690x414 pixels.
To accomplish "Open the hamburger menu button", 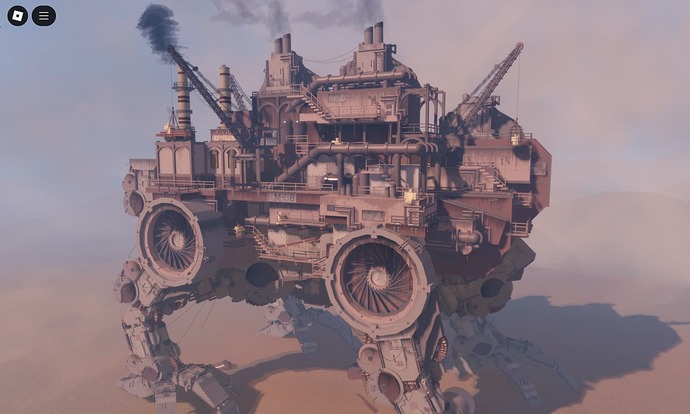I will click(x=43, y=16).
